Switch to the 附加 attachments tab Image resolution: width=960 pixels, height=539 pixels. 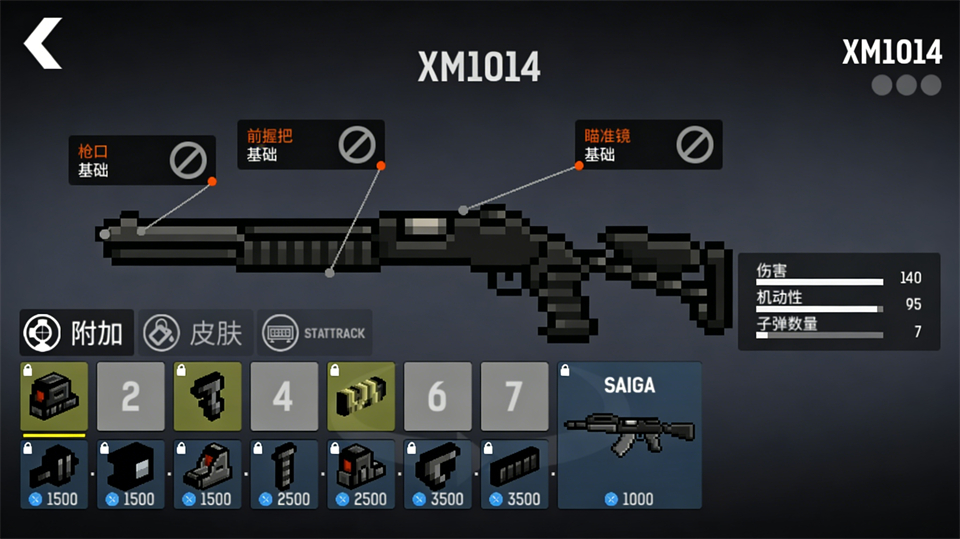[x=76, y=333]
